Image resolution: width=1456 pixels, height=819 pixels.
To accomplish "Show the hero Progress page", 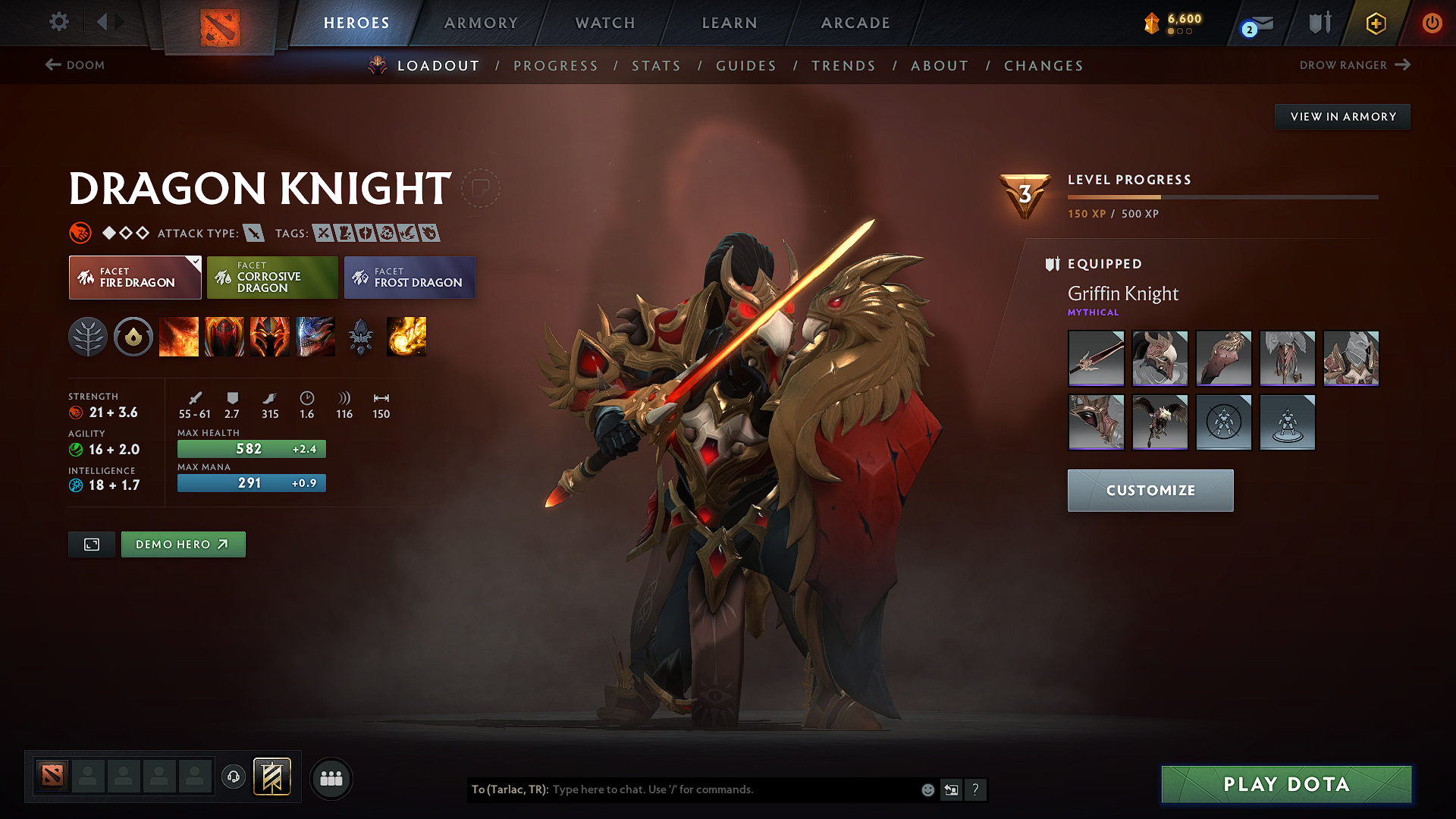I will (555, 66).
